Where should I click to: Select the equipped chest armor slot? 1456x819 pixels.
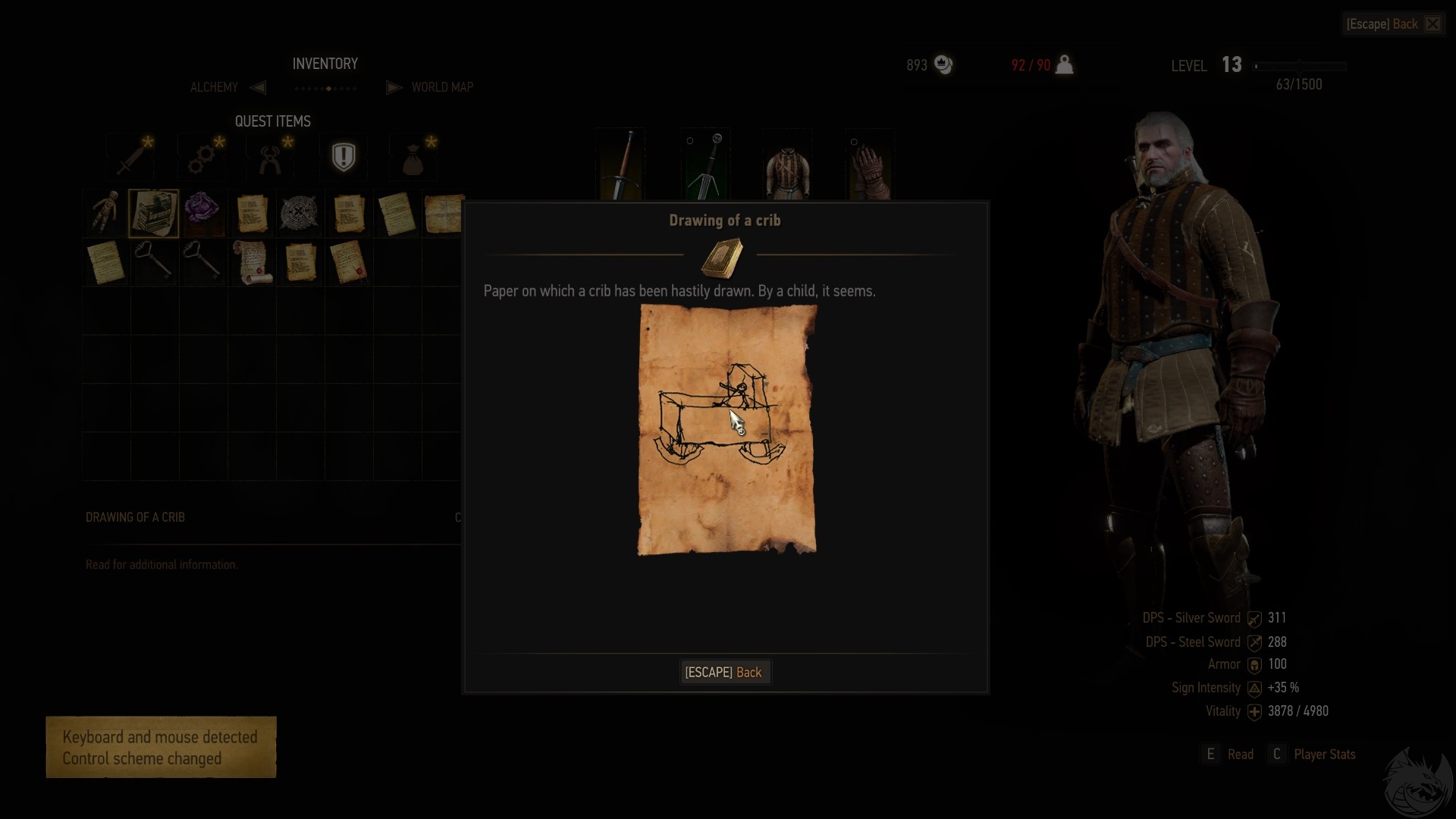click(788, 165)
